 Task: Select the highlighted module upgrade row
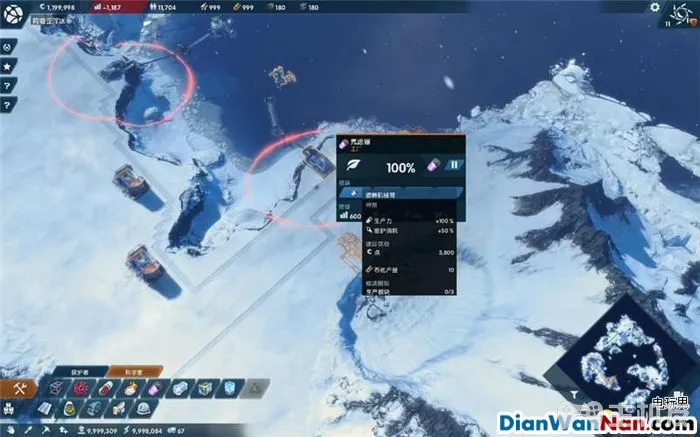400,193
